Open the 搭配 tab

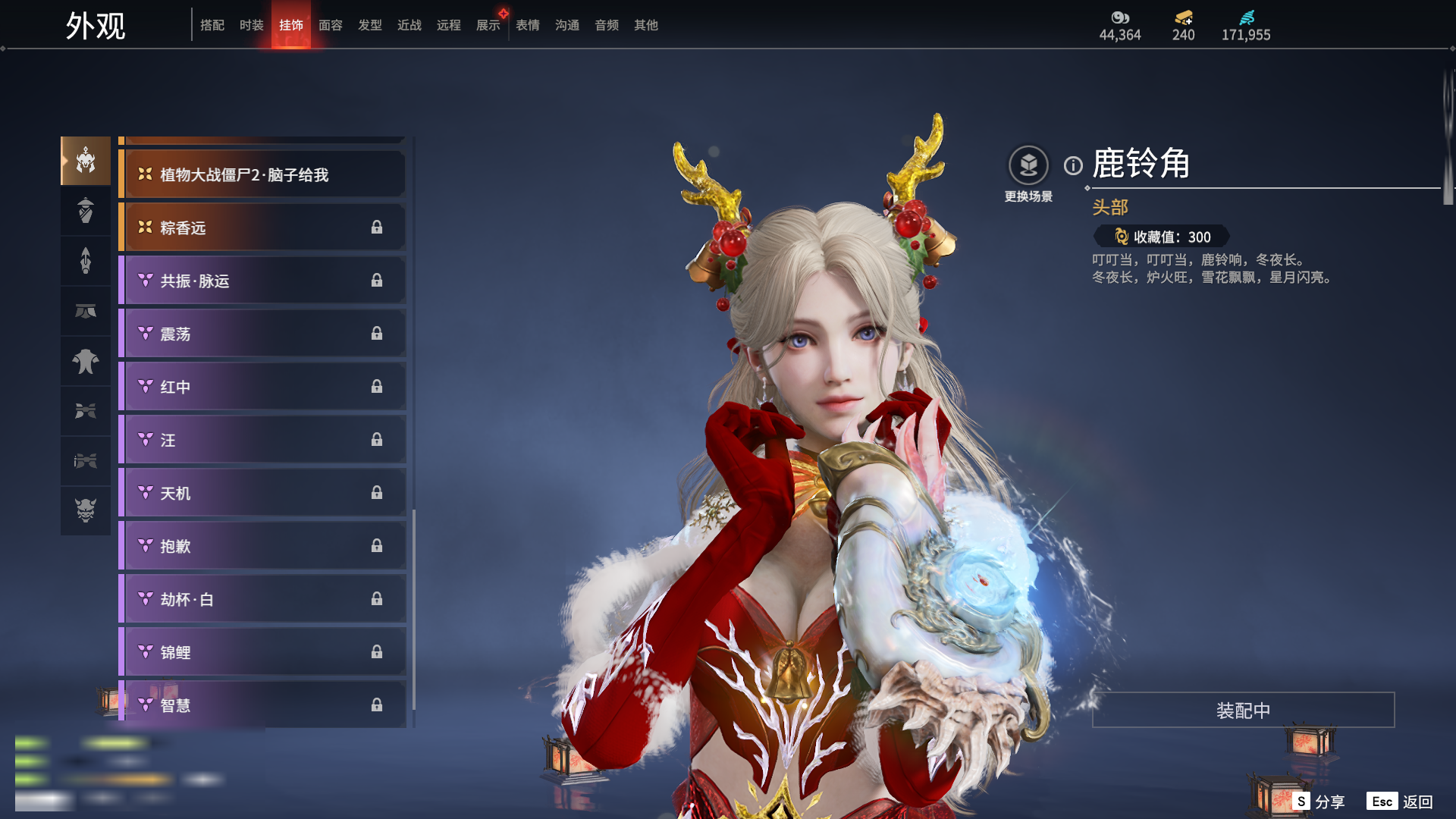[212, 25]
